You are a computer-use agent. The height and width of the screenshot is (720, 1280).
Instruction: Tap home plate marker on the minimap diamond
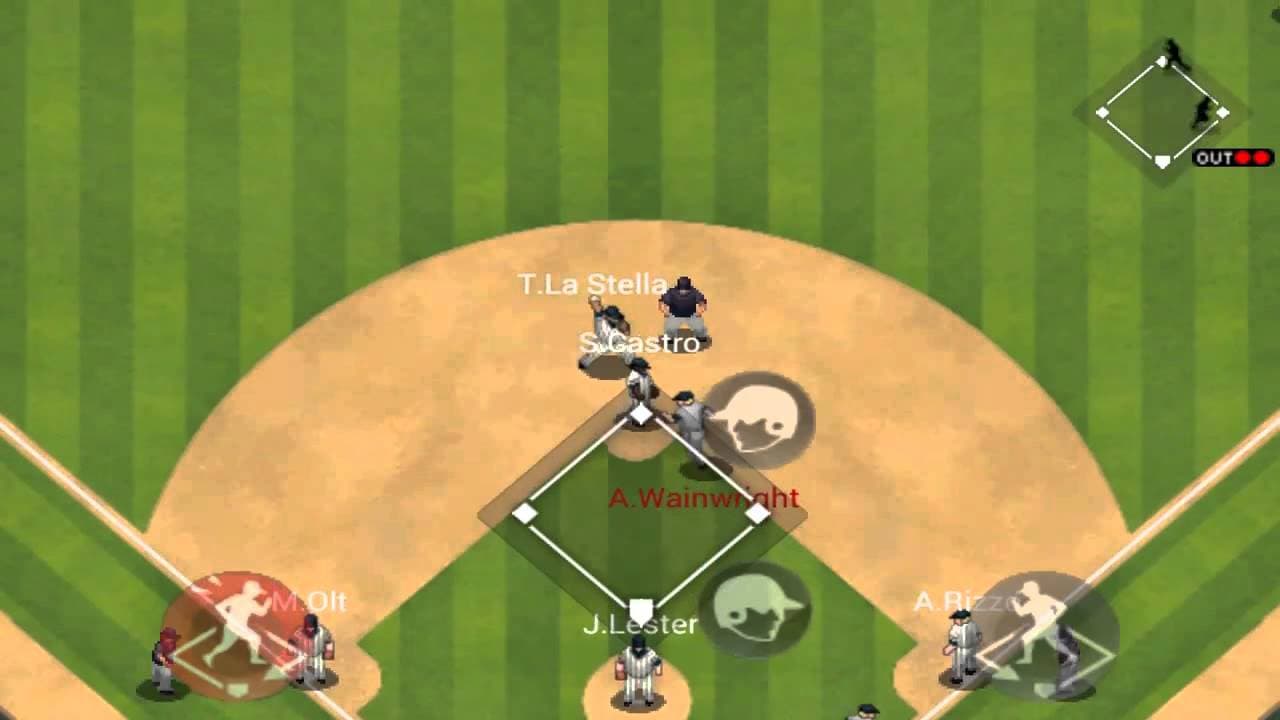tap(1161, 158)
